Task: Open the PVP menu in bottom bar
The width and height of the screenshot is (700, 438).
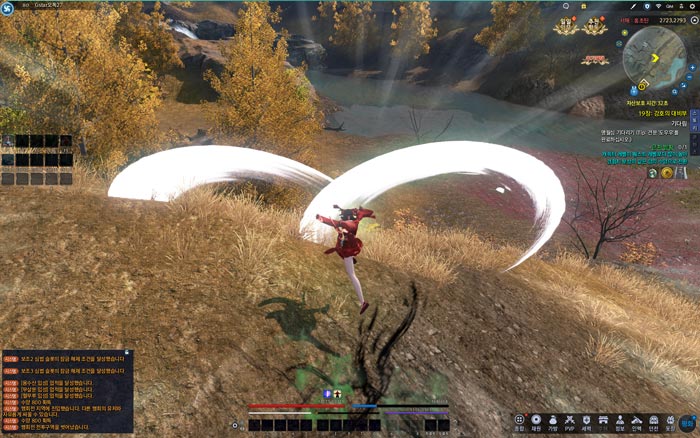Action: [x=569, y=421]
